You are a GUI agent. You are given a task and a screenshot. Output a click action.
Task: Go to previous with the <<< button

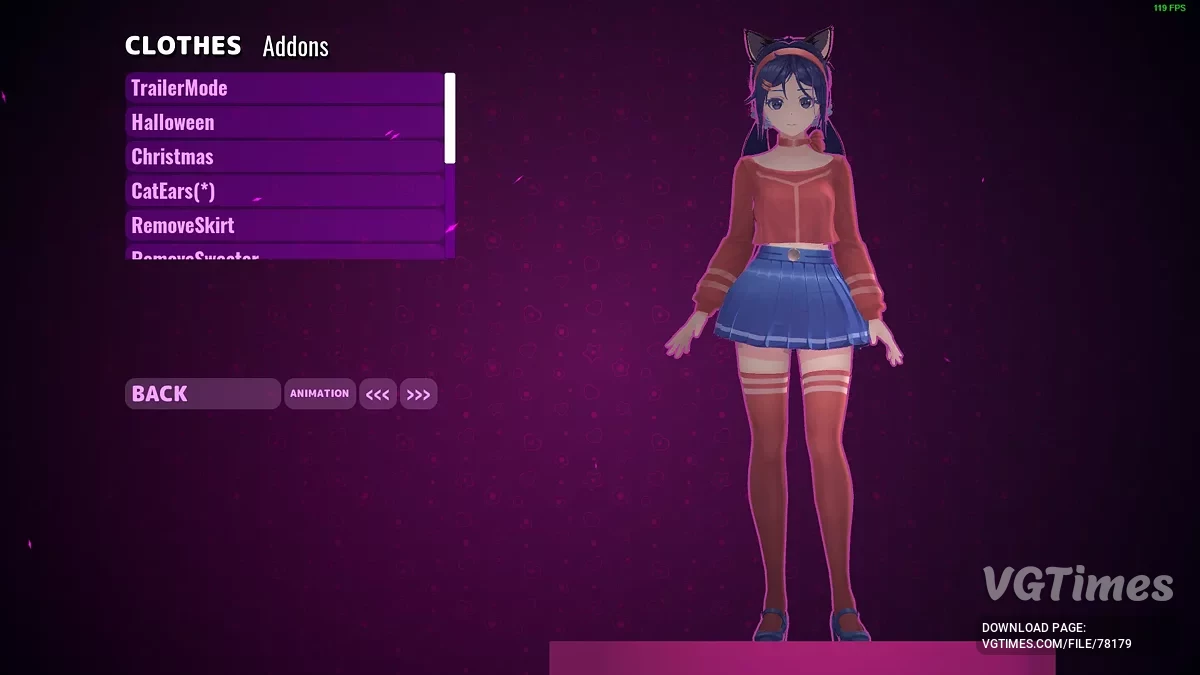378,395
